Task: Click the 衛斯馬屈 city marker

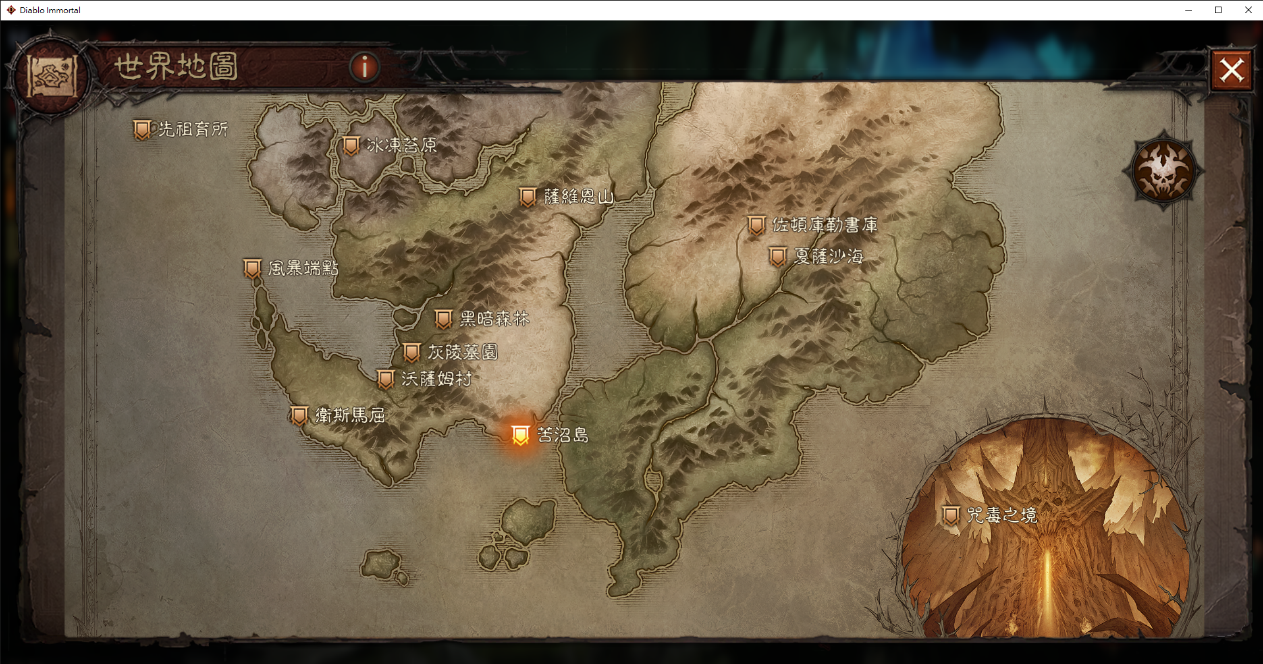Action: pyautogui.click(x=299, y=415)
